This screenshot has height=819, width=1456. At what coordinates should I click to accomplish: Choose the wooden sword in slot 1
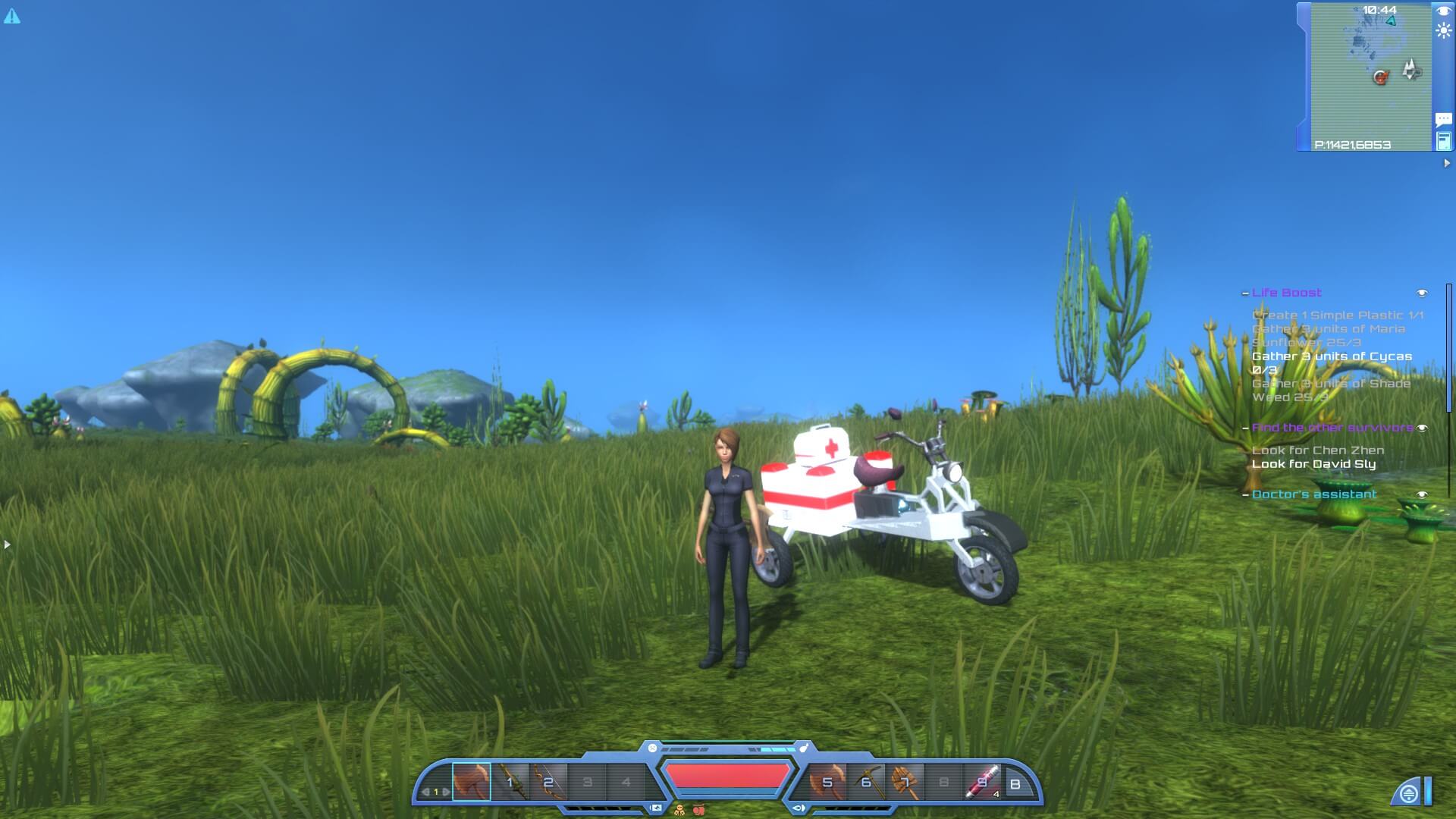pyautogui.click(x=510, y=782)
